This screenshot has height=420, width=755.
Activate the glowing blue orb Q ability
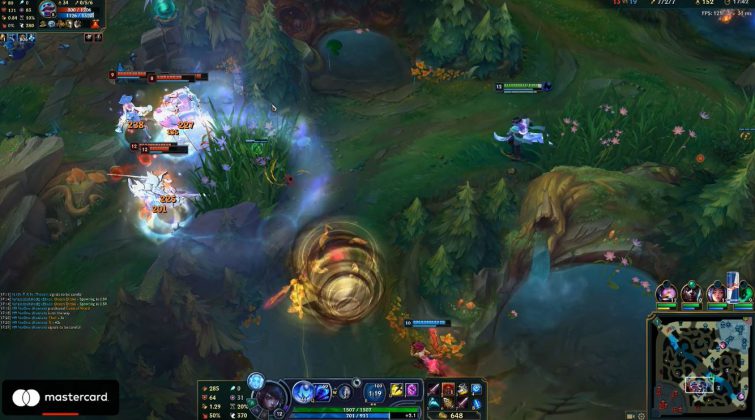[303, 391]
